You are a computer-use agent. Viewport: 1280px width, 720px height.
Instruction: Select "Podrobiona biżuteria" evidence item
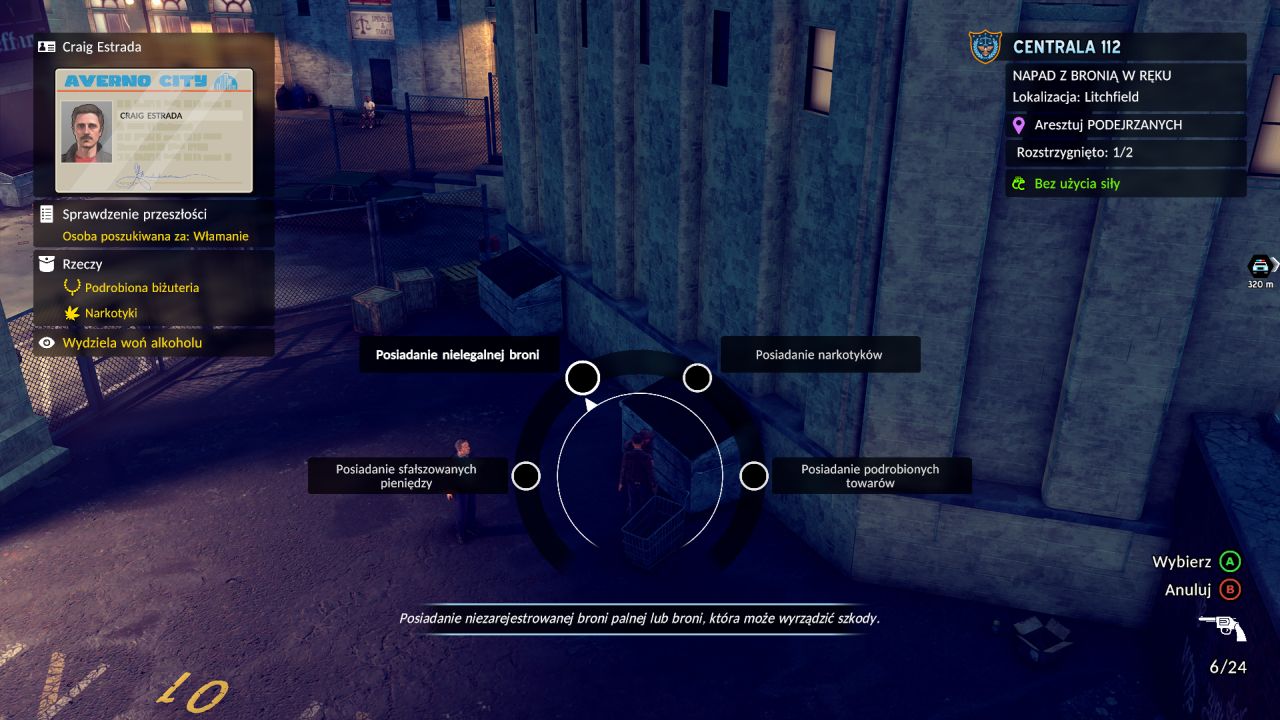(x=141, y=288)
